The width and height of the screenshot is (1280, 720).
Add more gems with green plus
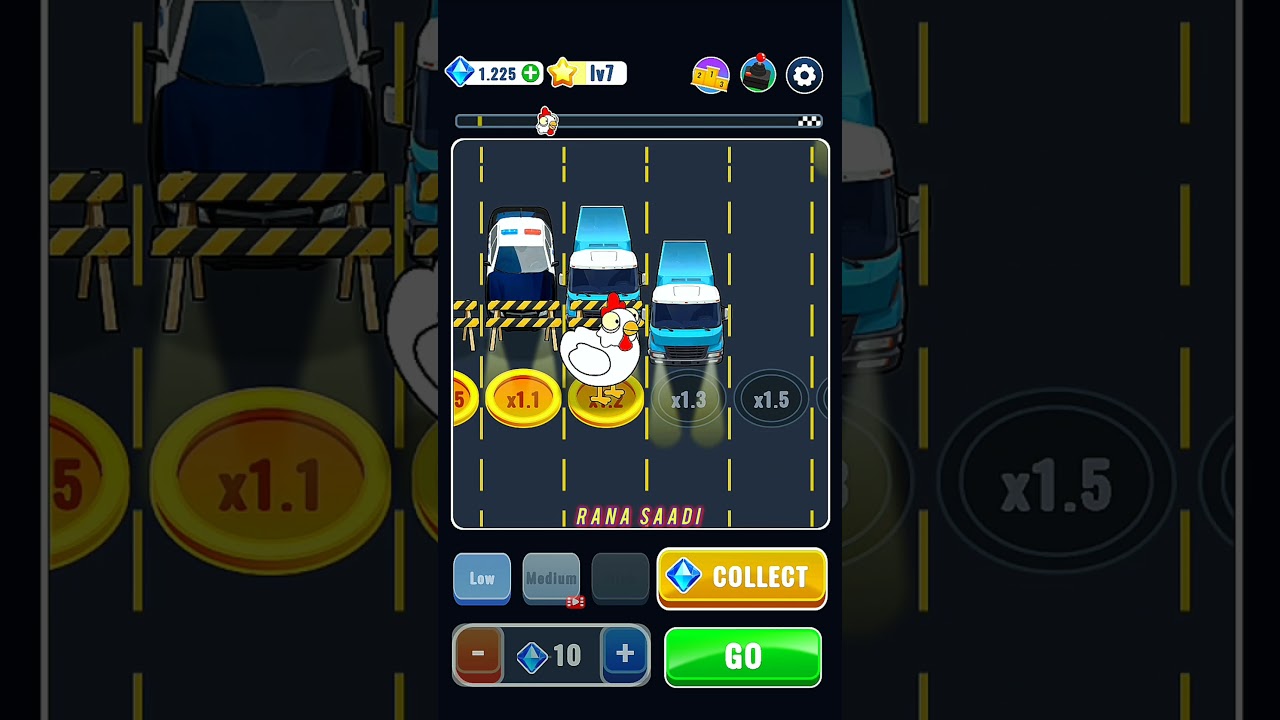[x=531, y=73]
